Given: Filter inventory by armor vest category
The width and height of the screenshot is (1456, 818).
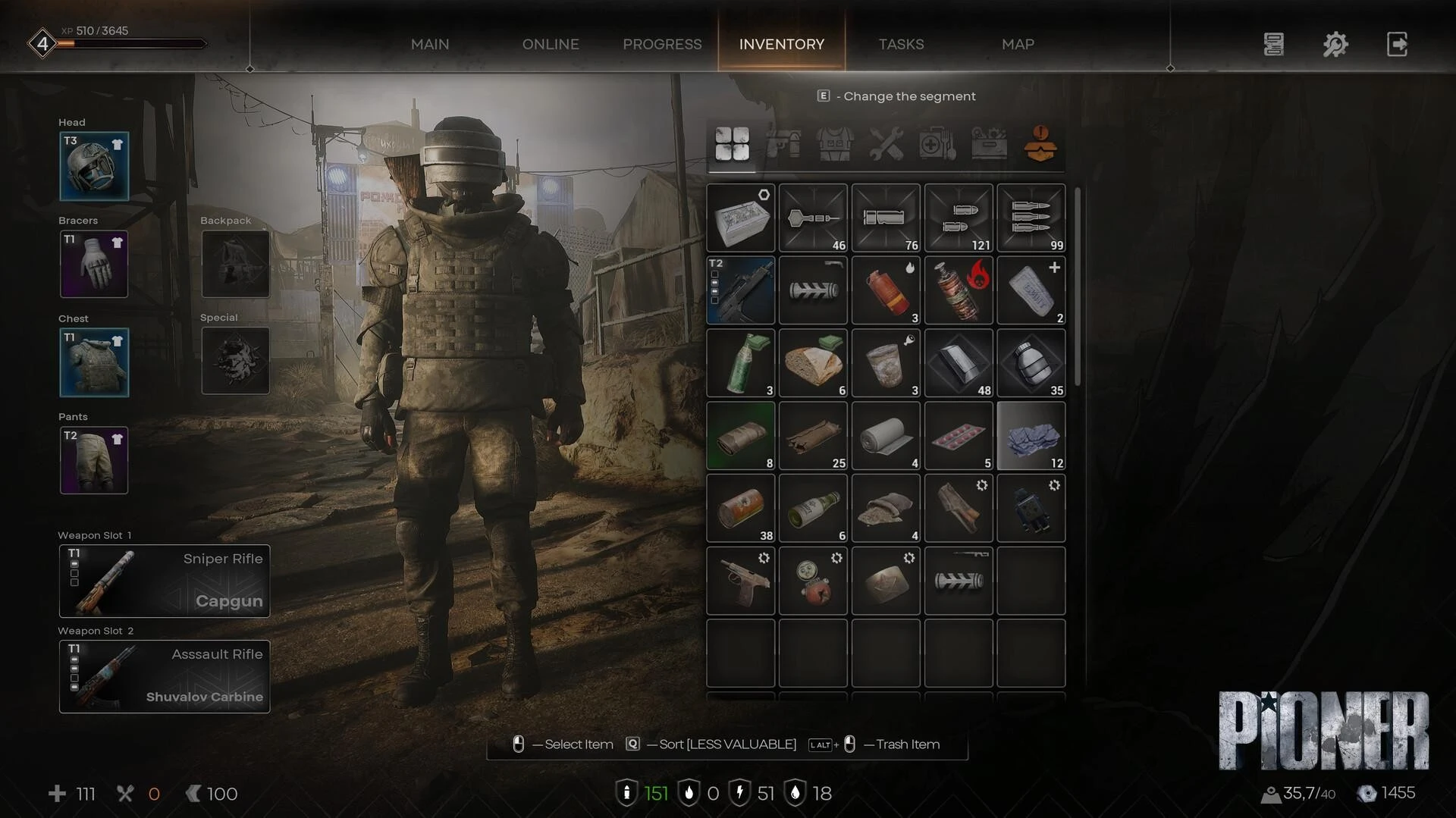Looking at the screenshot, I should pos(835,144).
